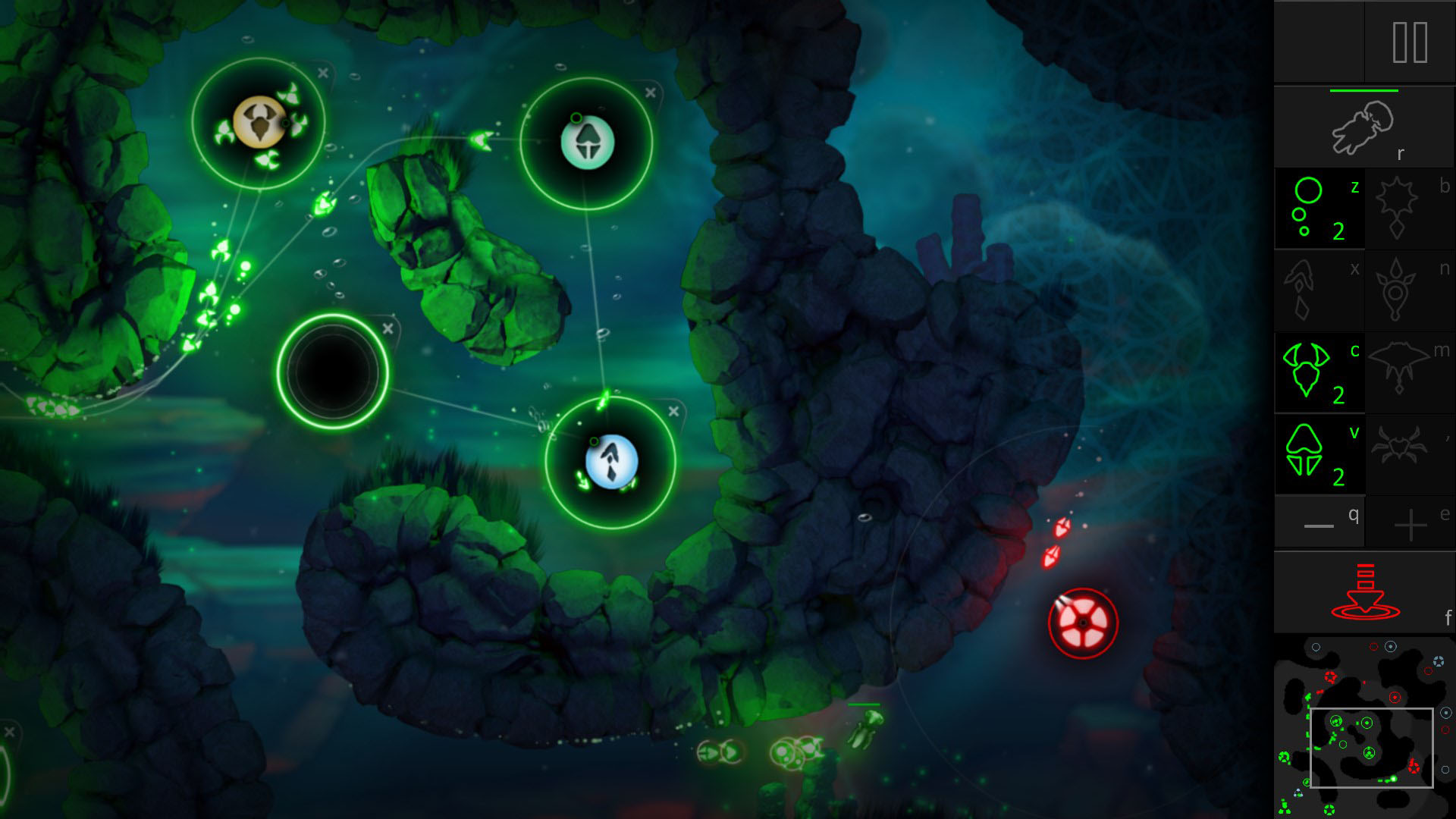Click the green progress bar above the creature portrait
Screen dimensions: 1456x819
pyautogui.click(x=1363, y=89)
